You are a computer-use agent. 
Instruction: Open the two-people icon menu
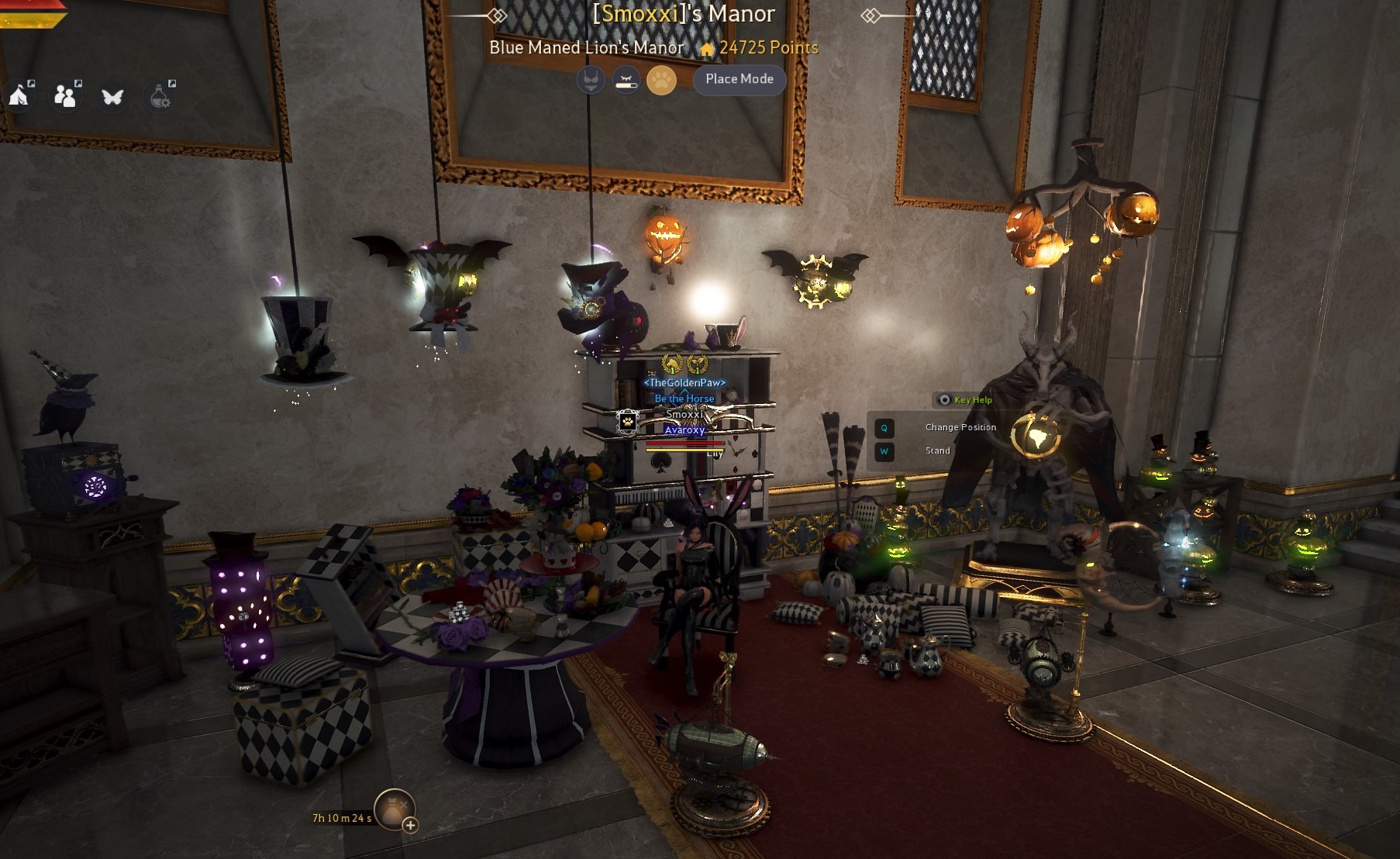click(x=66, y=96)
